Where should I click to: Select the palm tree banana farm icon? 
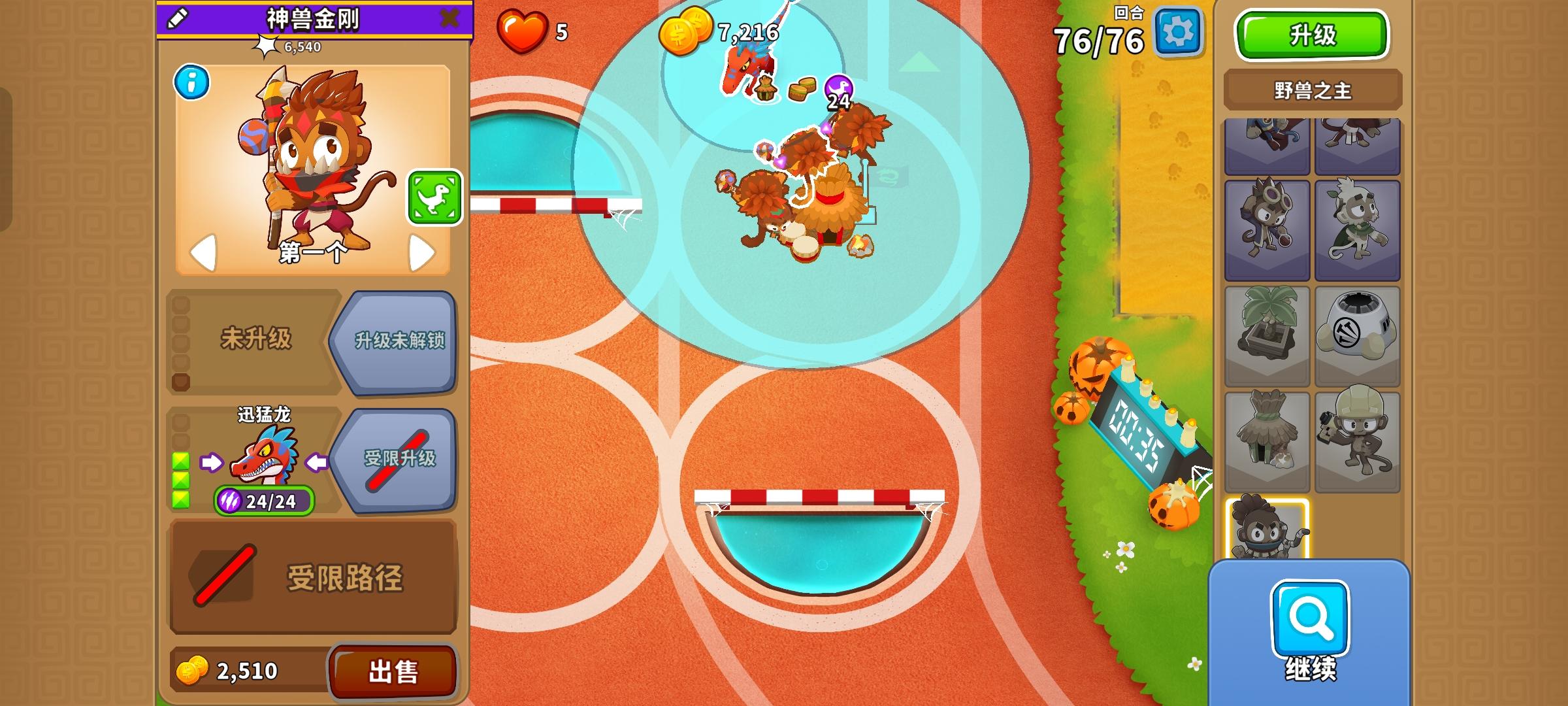pyautogui.click(x=1267, y=335)
